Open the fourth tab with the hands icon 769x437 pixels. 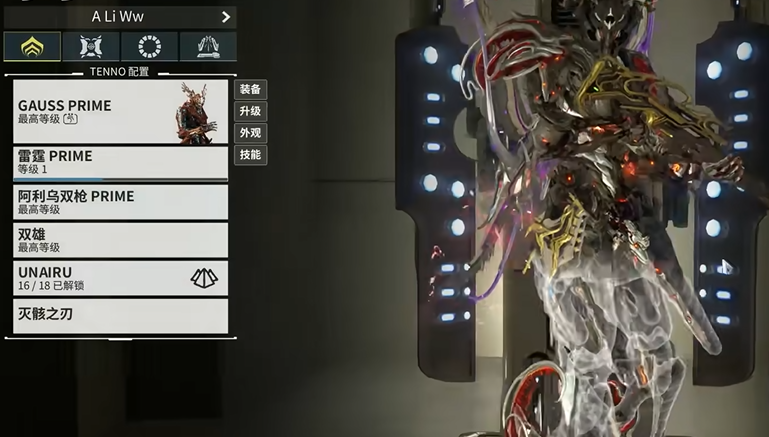208,46
